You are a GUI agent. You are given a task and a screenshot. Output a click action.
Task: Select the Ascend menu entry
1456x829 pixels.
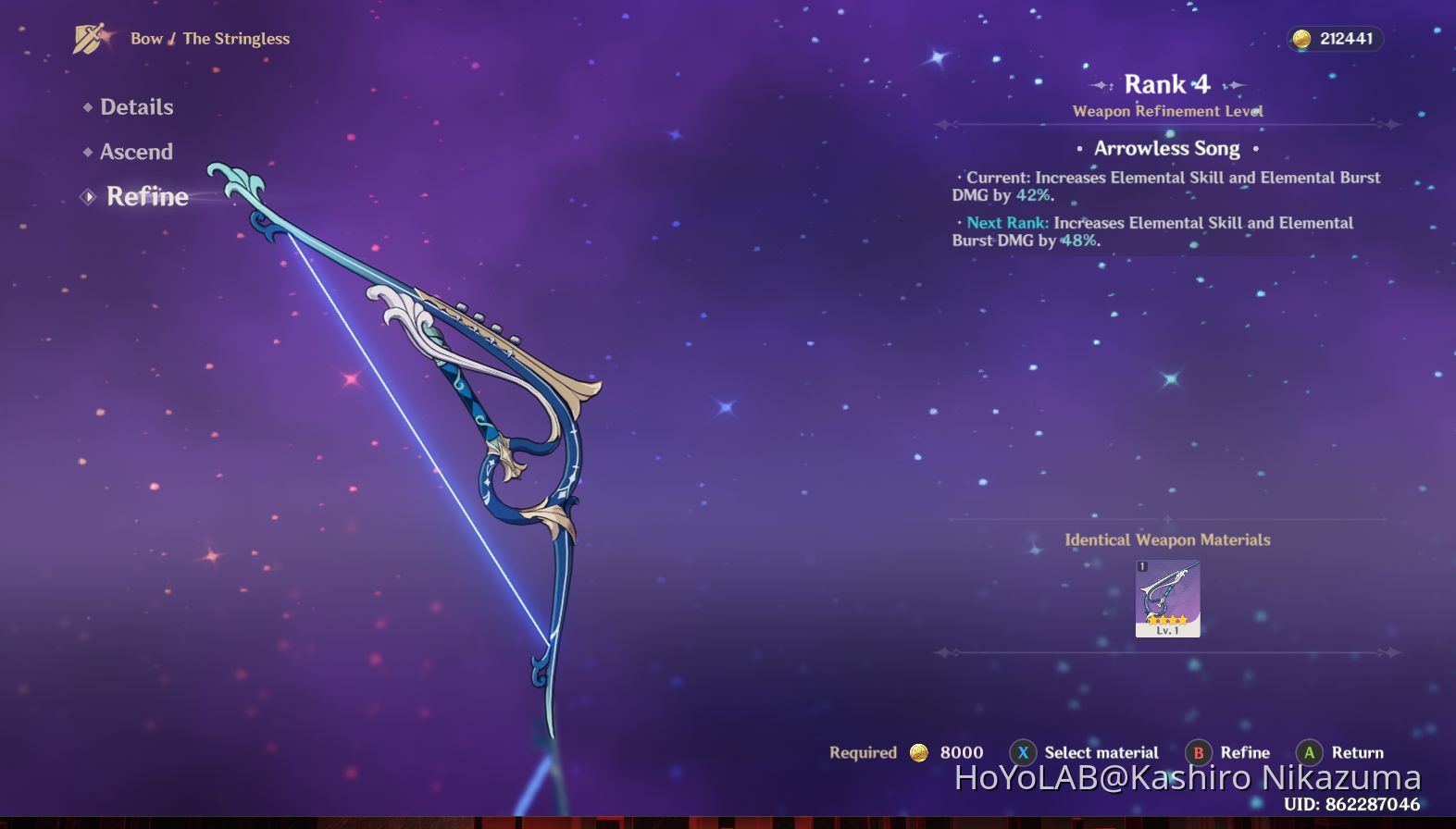136,152
